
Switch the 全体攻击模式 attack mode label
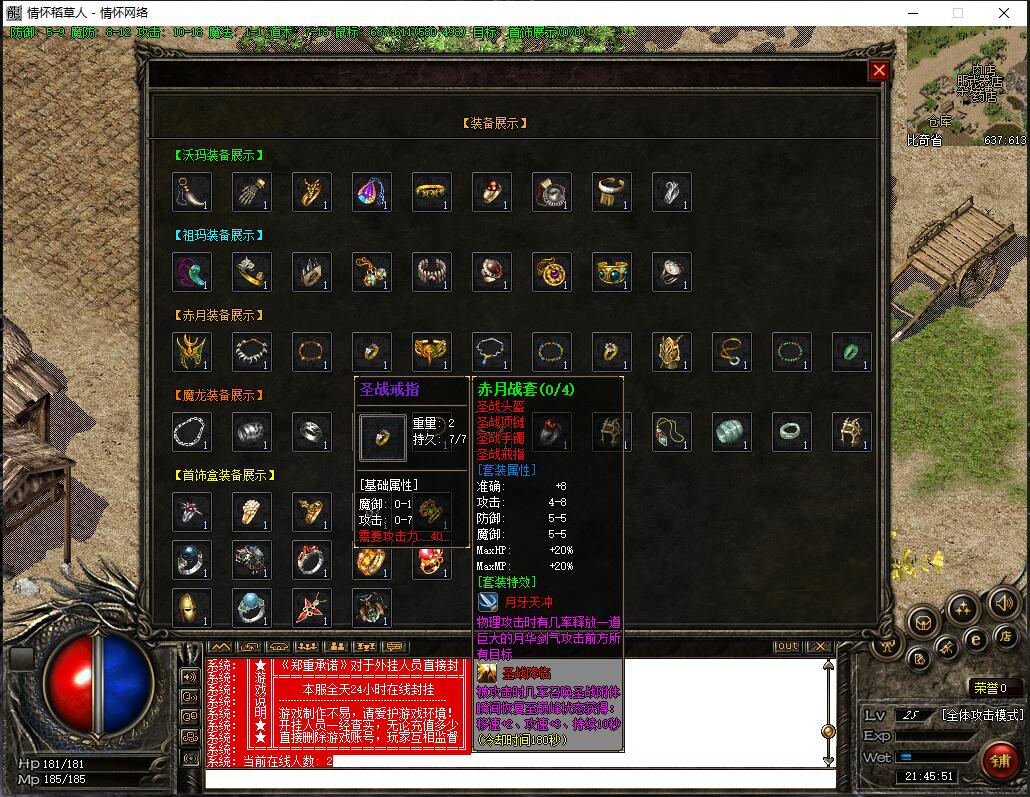[982, 715]
